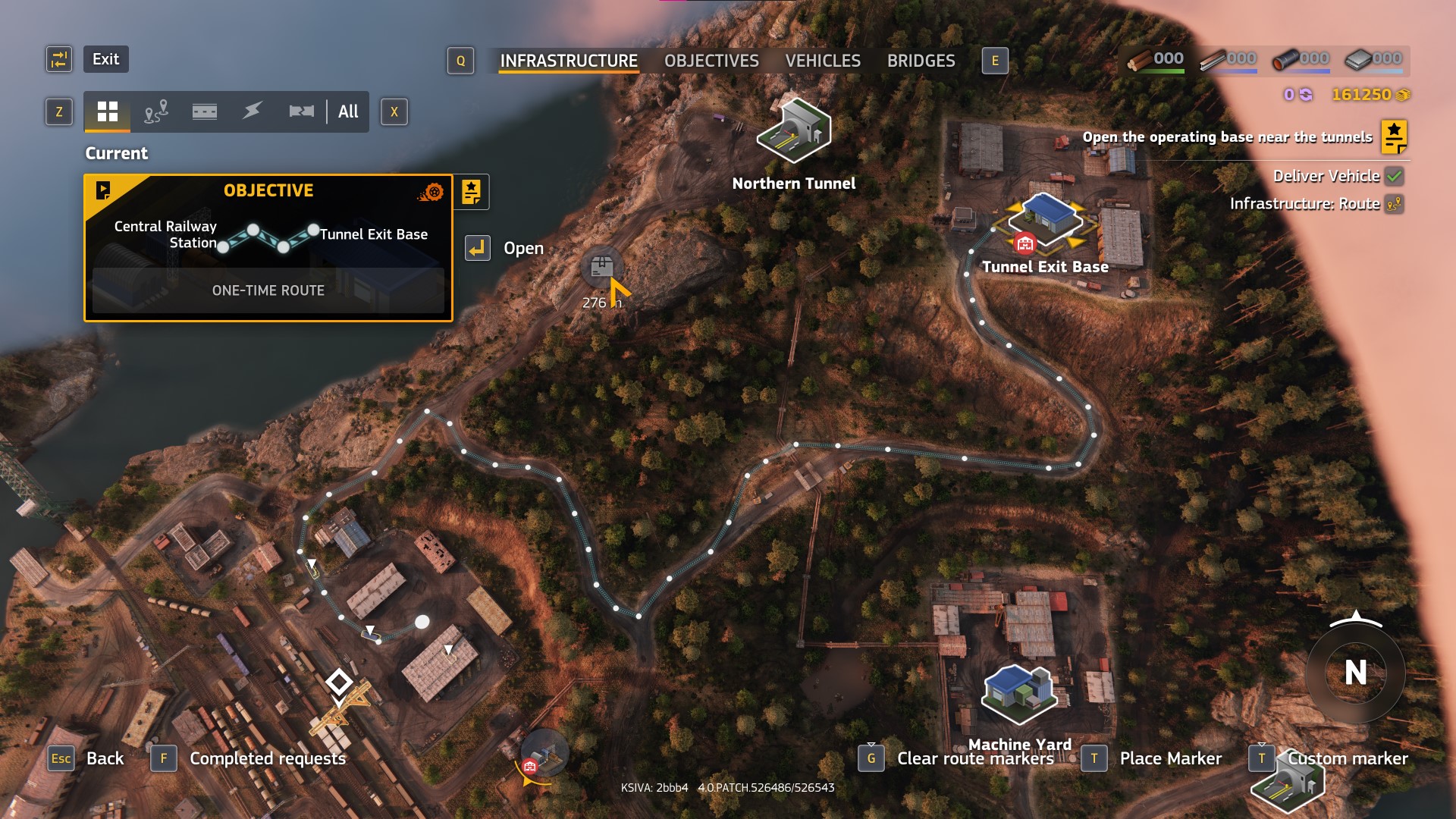Open the Bridges tab
This screenshot has width=1456, height=819.
click(921, 61)
